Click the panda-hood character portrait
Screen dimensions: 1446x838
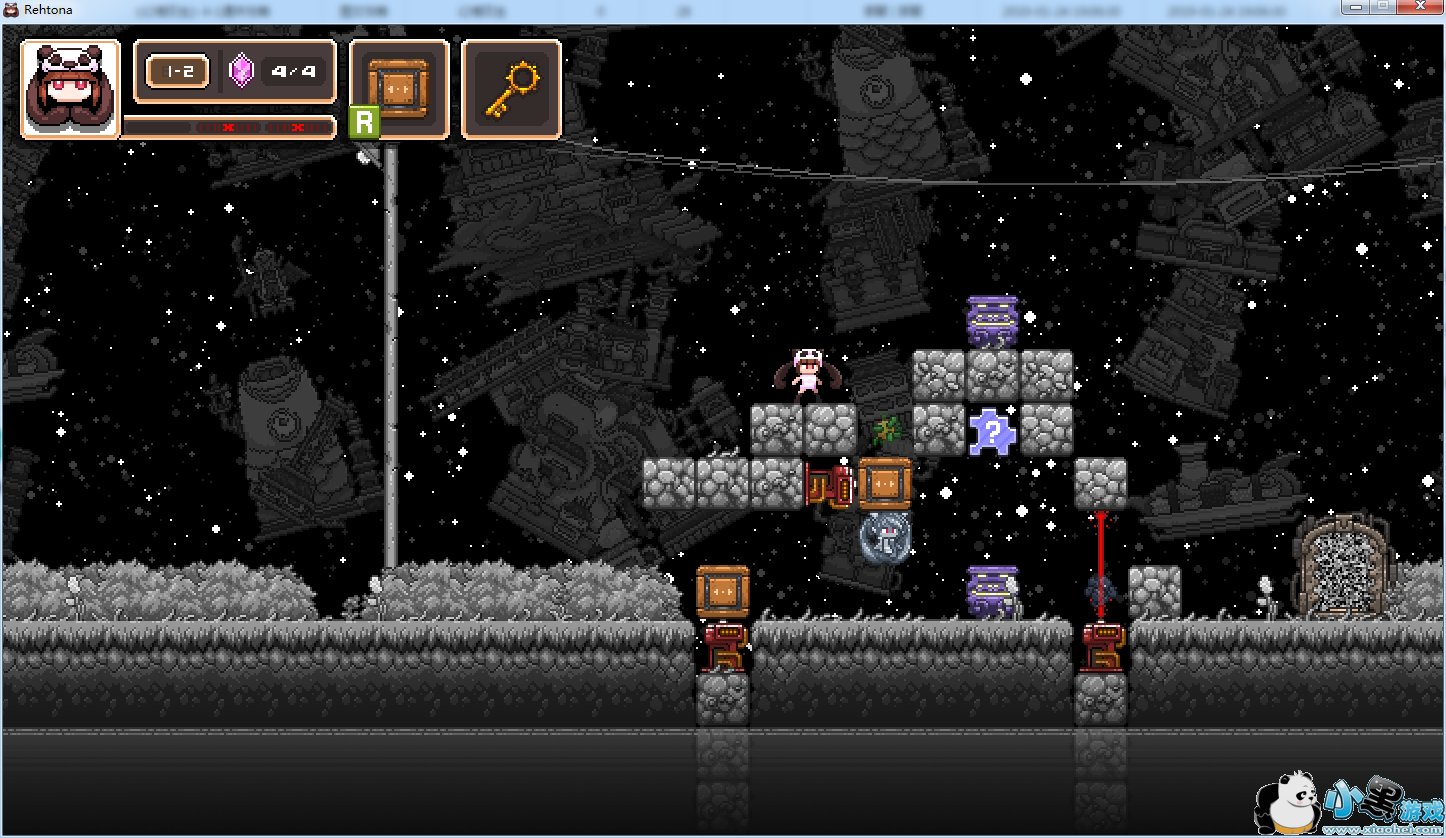70,89
